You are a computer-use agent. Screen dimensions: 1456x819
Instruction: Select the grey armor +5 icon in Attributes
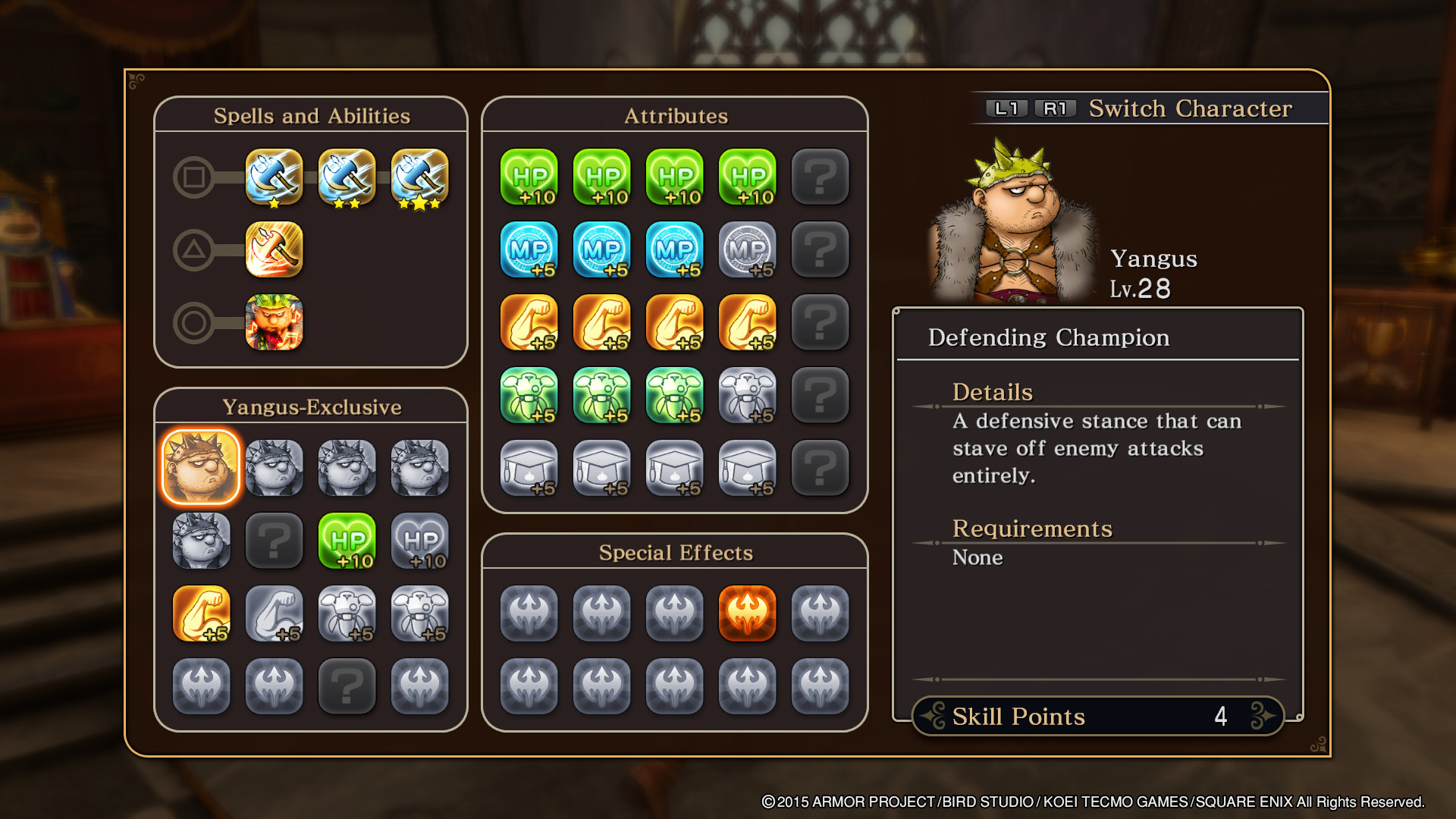tap(747, 395)
